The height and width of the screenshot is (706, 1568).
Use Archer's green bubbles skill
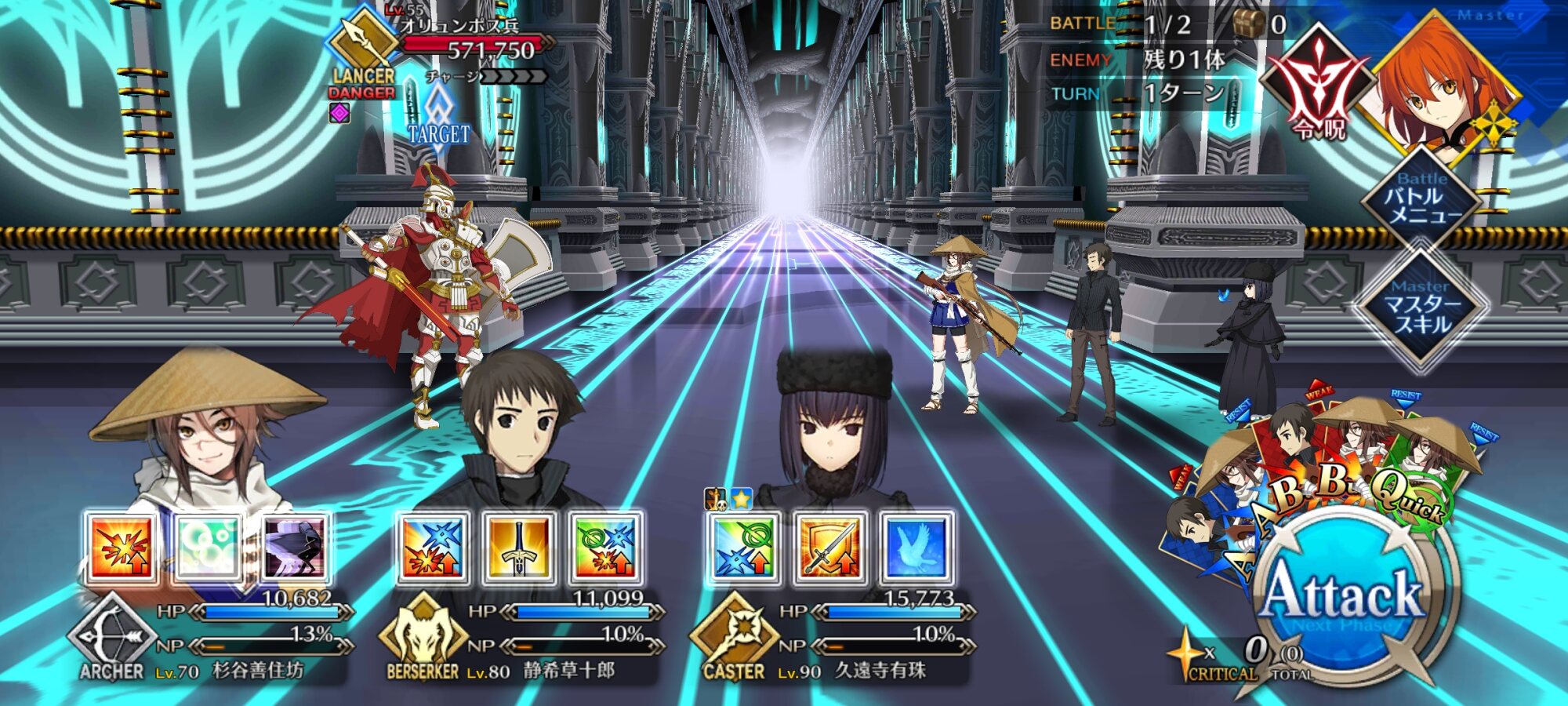click(x=208, y=548)
